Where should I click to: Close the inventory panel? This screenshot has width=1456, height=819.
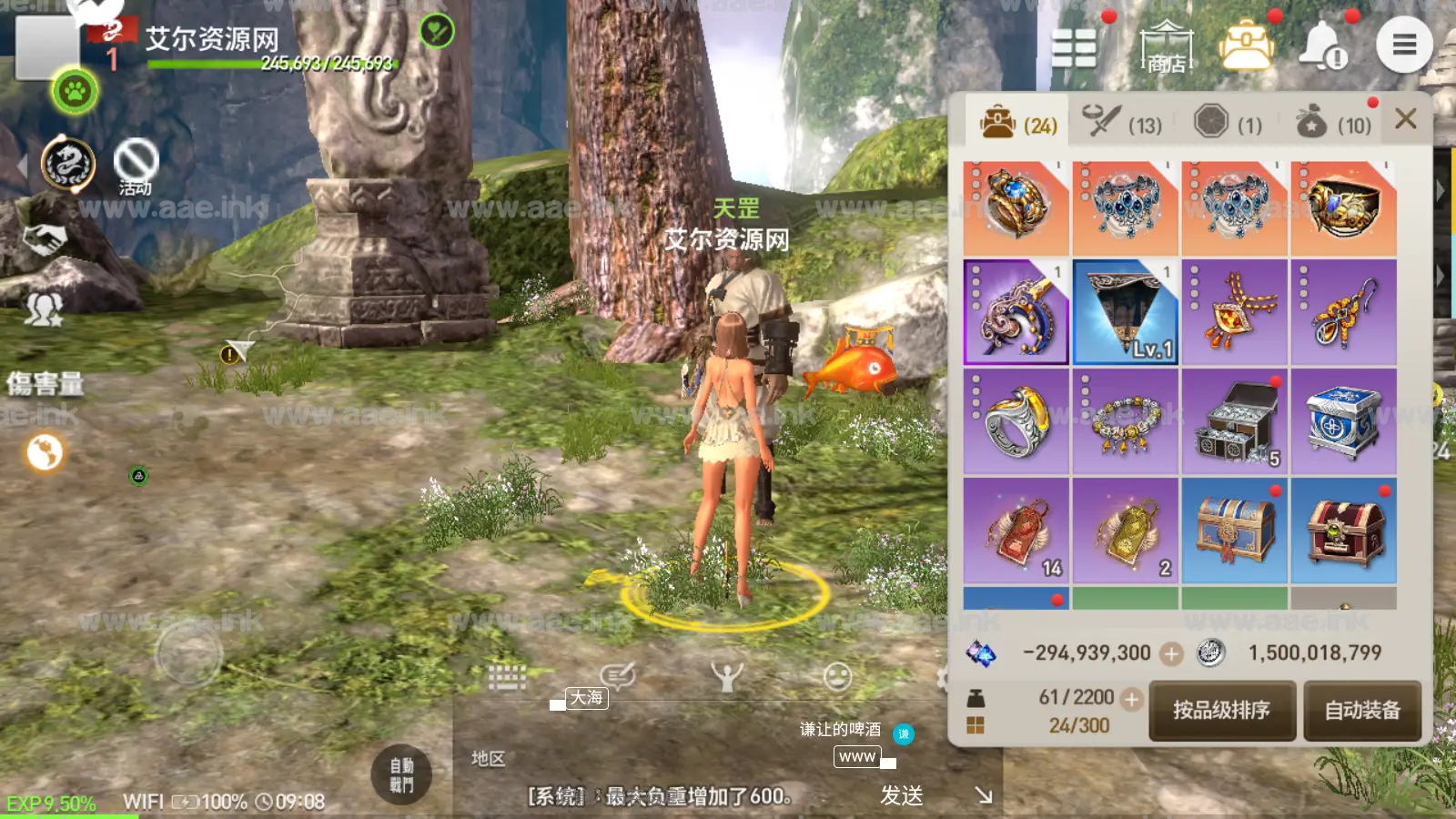(x=1405, y=119)
